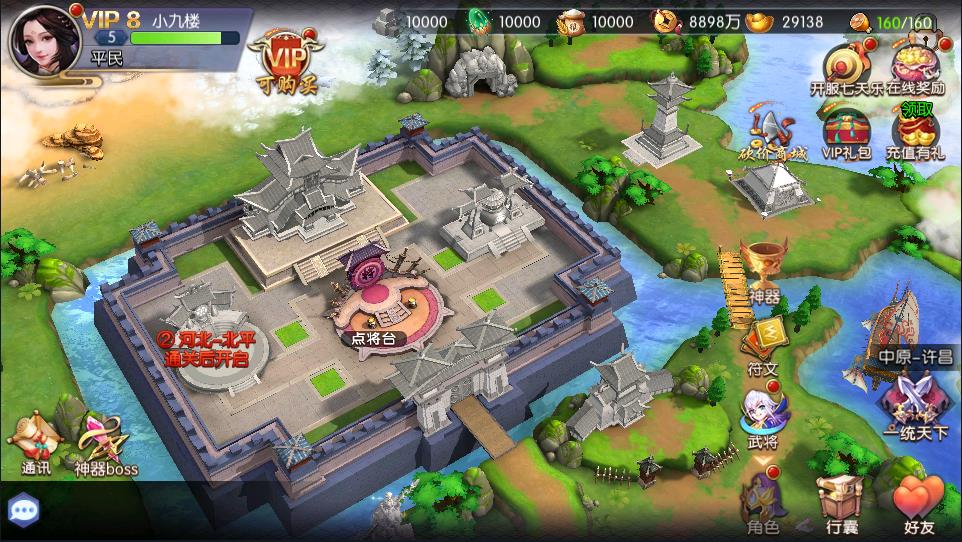Challenge the 神器boss
The width and height of the screenshot is (962, 542).
105,445
